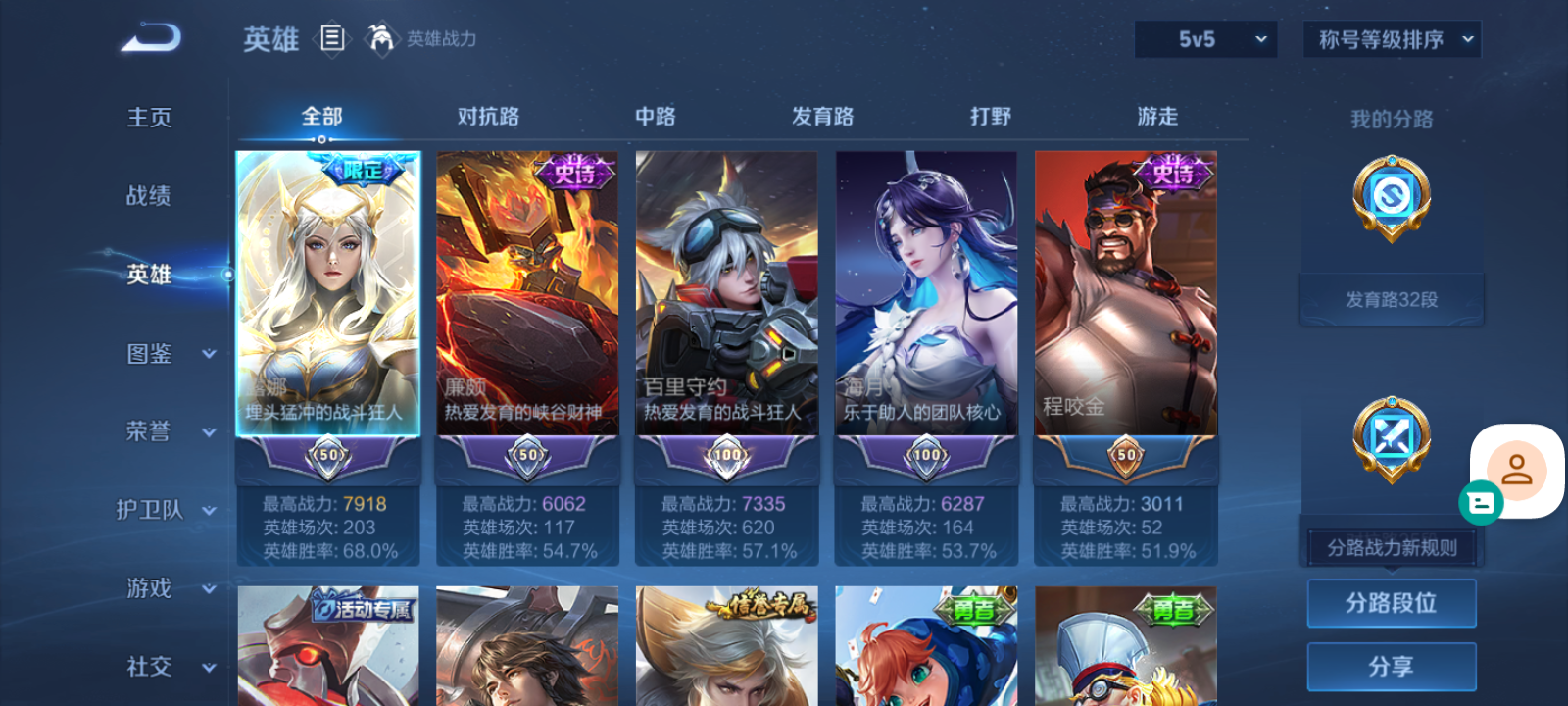This screenshot has width=1568, height=706.
Task: Select 战绩 in the left sidebar
Action: coord(147,196)
